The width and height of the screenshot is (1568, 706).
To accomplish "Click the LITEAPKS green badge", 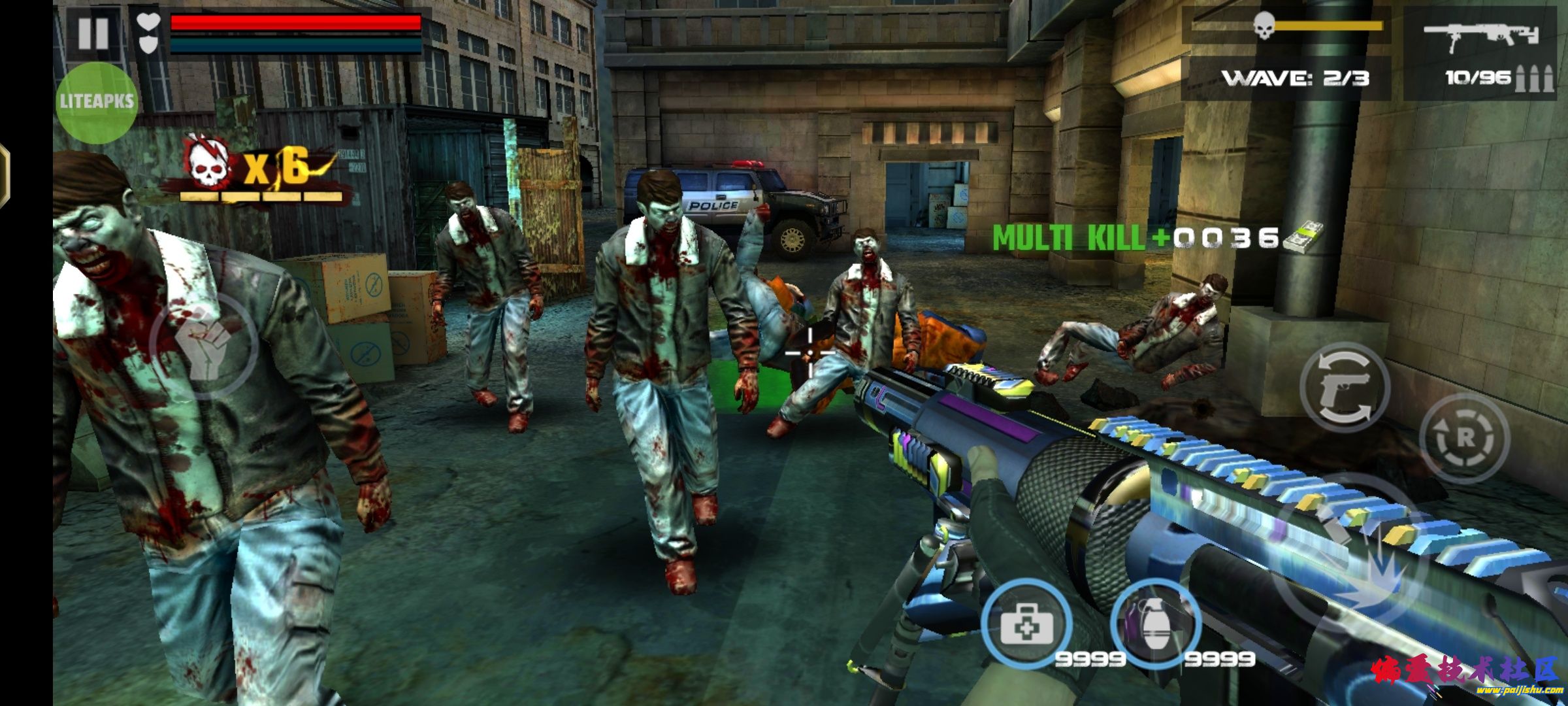I will [96, 102].
